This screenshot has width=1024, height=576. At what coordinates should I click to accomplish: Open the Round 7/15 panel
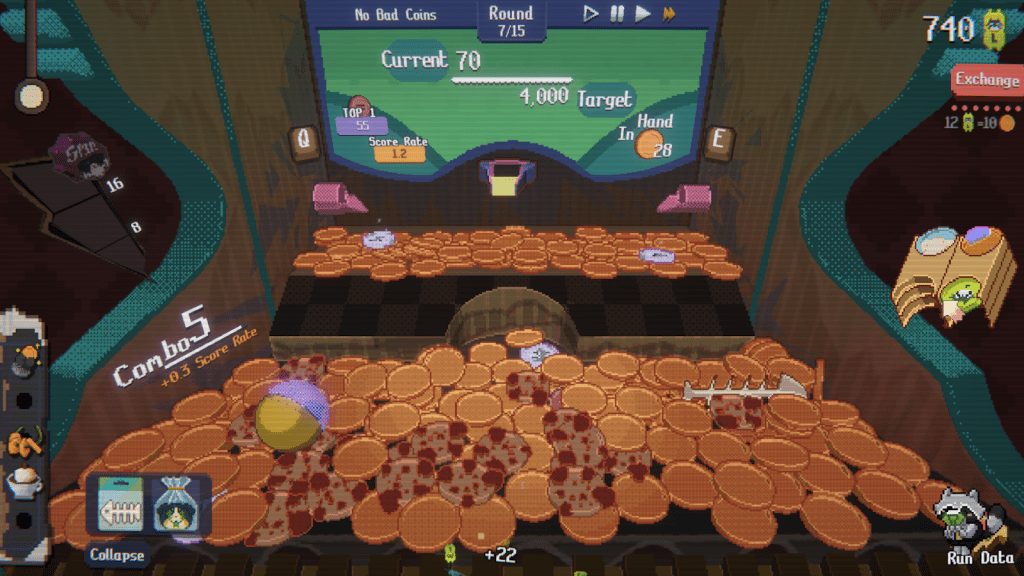pos(510,21)
